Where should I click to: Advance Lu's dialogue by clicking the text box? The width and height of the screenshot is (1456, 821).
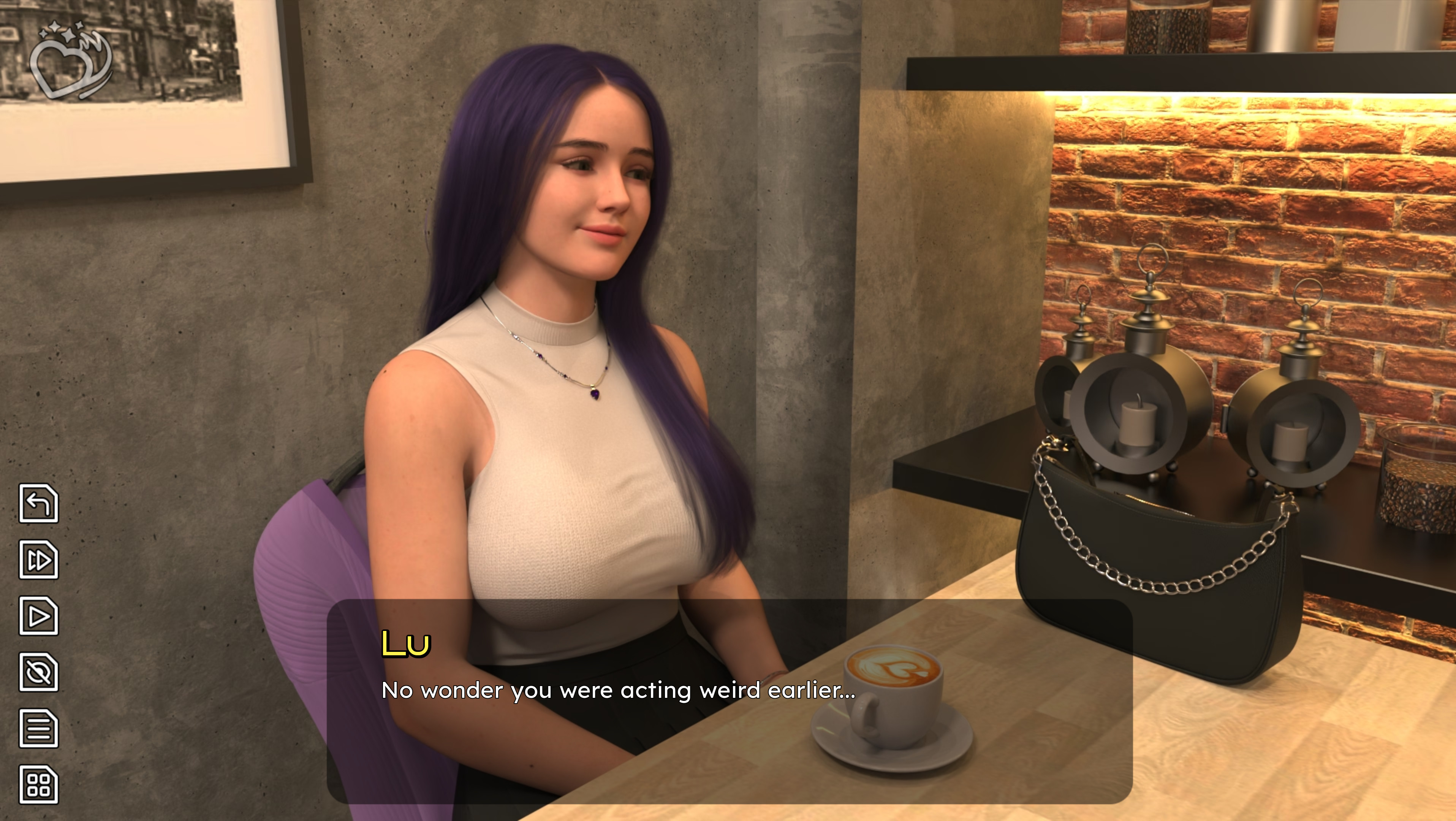tap(729, 701)
